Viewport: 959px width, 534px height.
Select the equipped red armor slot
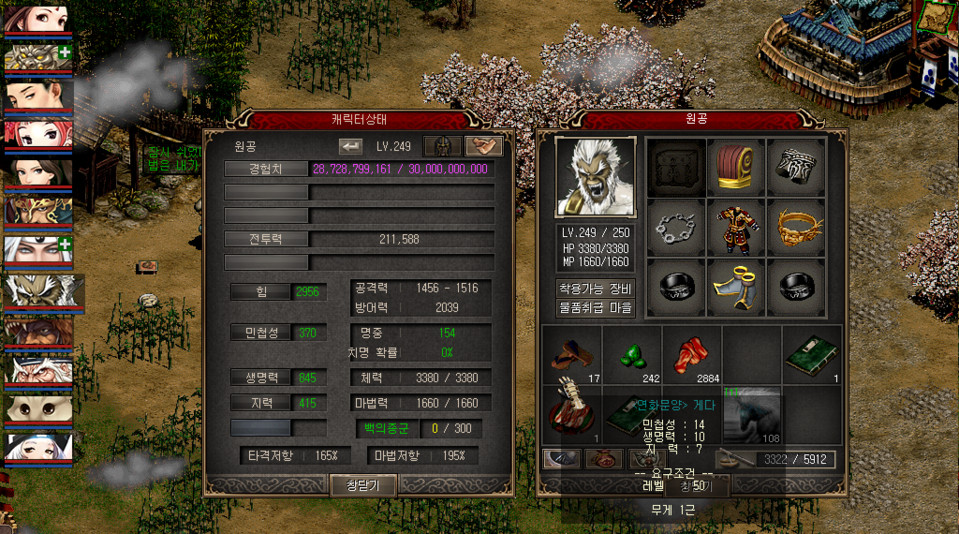tap(736, 228)
